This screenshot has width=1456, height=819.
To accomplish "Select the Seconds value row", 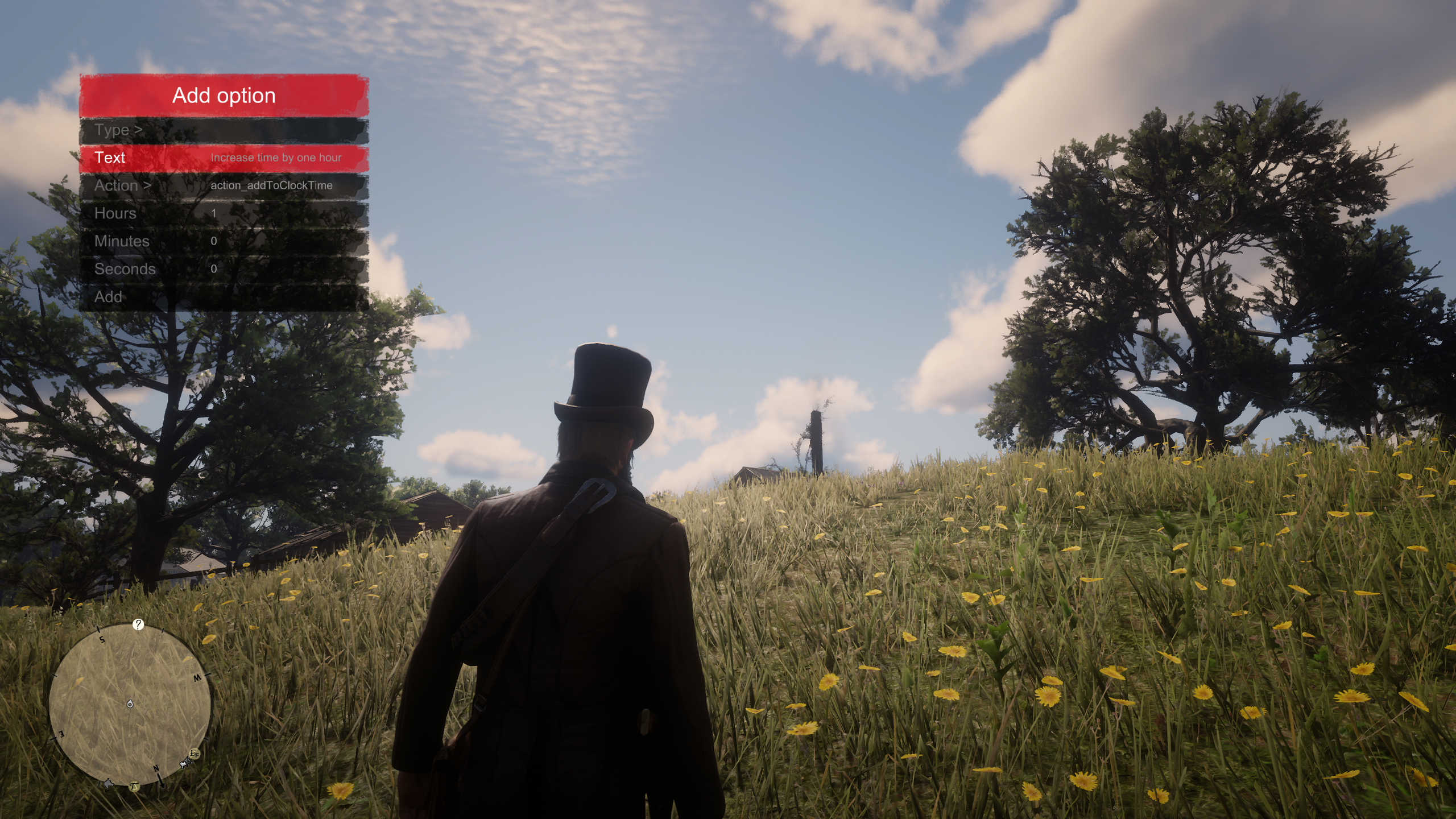I will [x=223, y=269].
